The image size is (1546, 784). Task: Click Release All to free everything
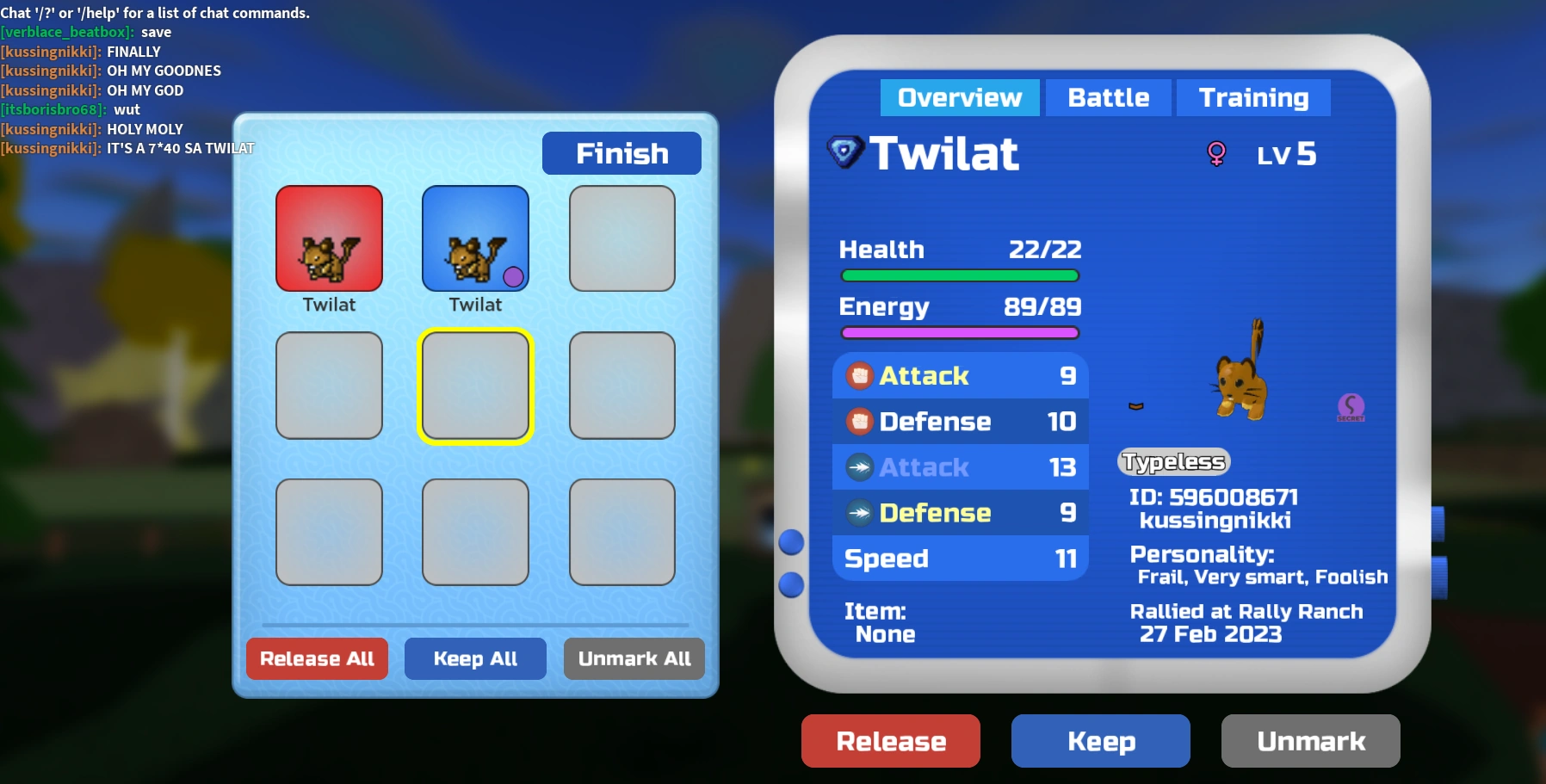tap(317, 658)
